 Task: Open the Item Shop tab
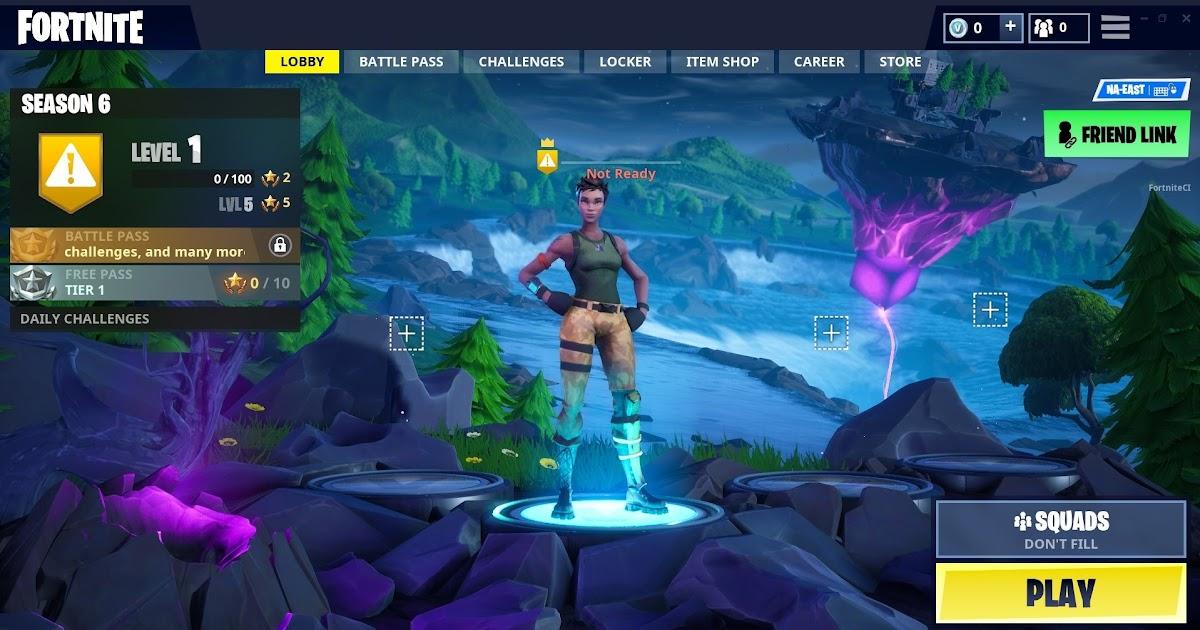point(722,62)
